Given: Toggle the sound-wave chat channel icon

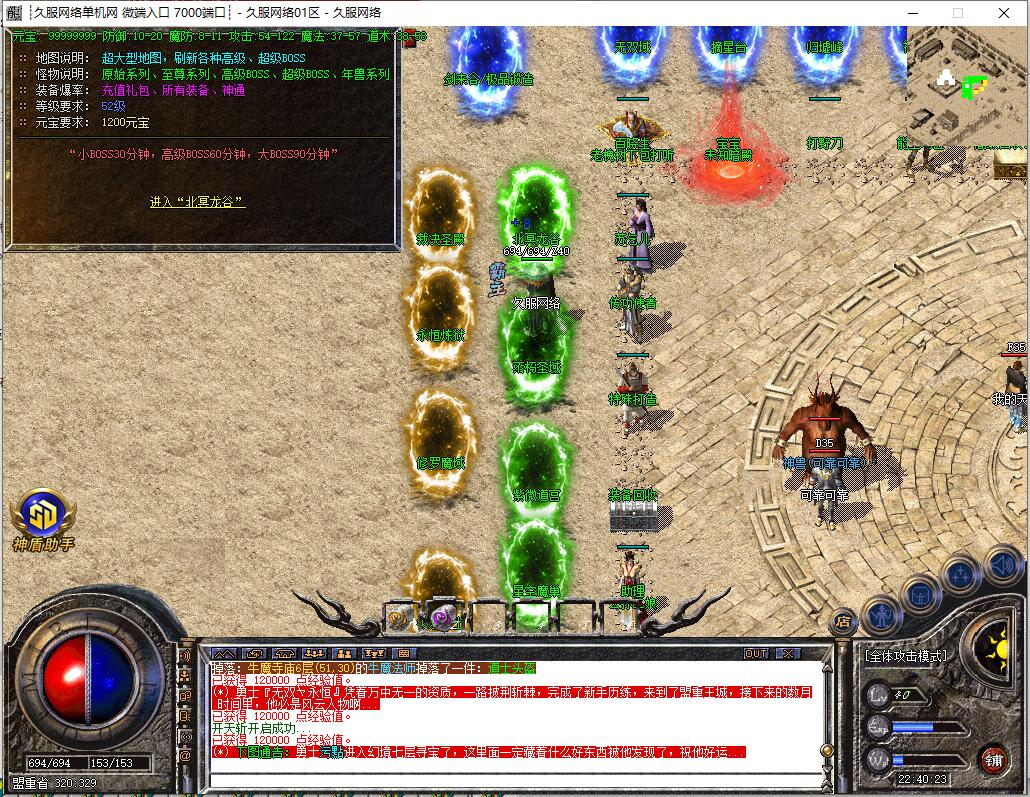Looking at the screenshot, I should click(x=184, y=656).
